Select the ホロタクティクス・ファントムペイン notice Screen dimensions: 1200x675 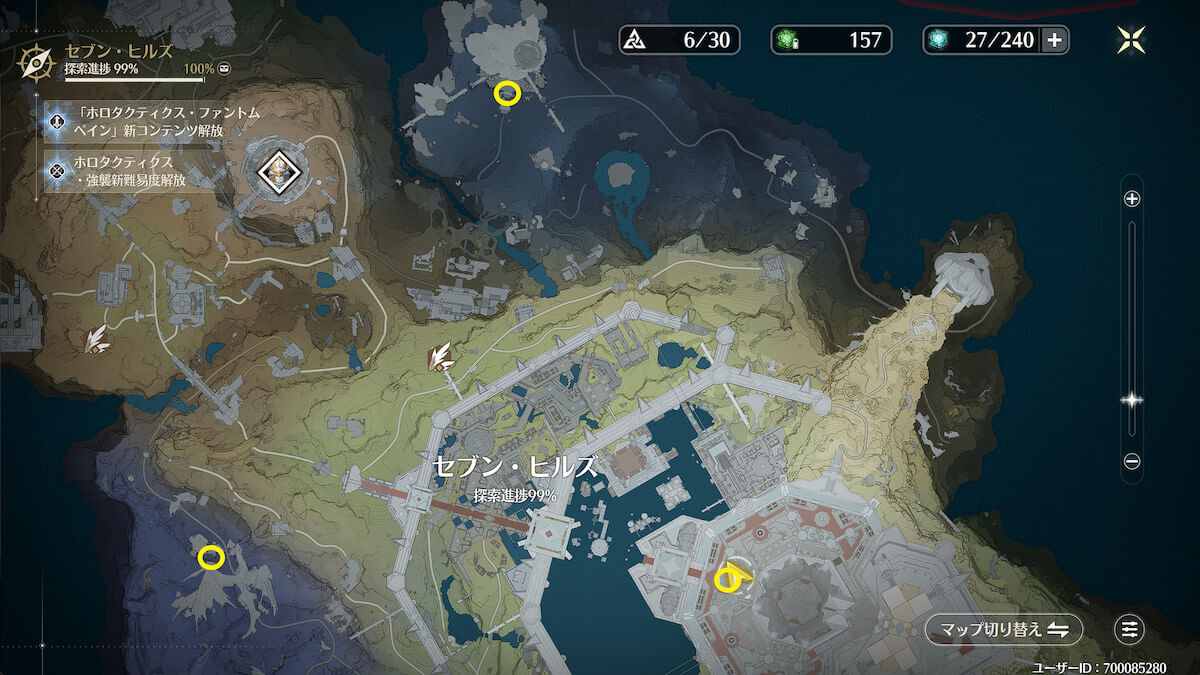point(140,122)
